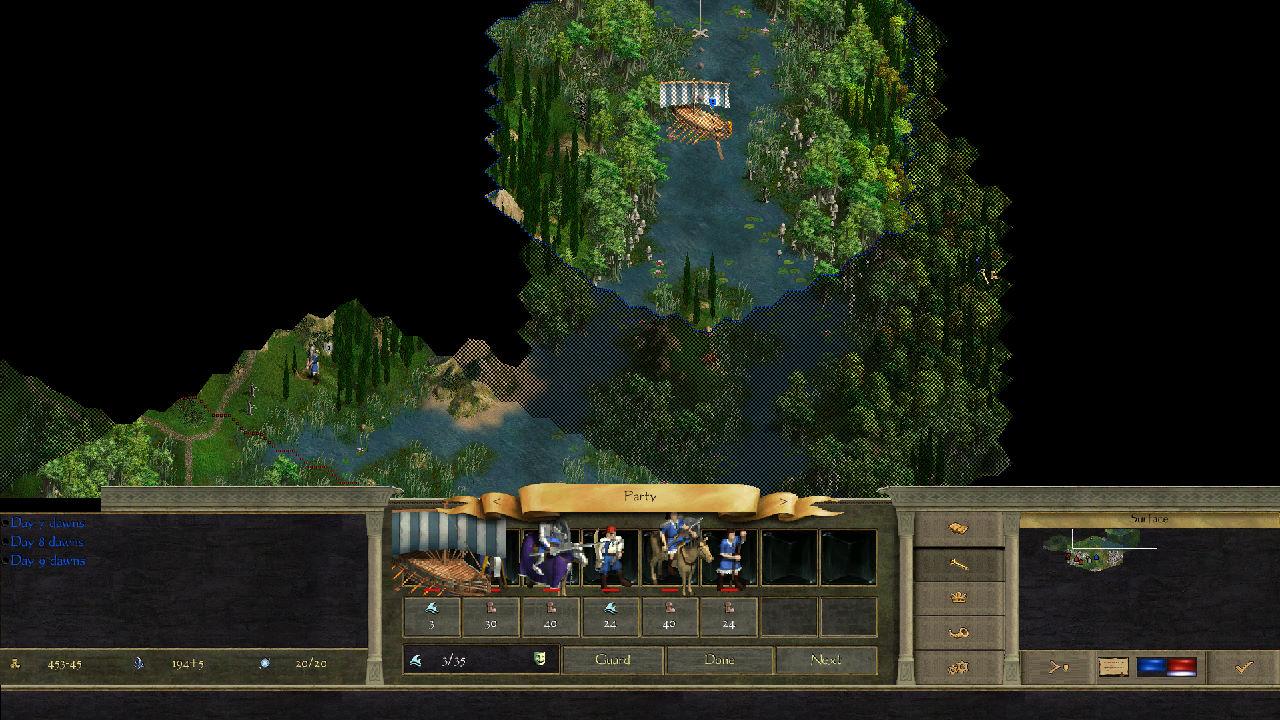The width and height of the screenshot is (1280, 720).
Task: End the turn with the checkmark button
Action: point(1243,667)
